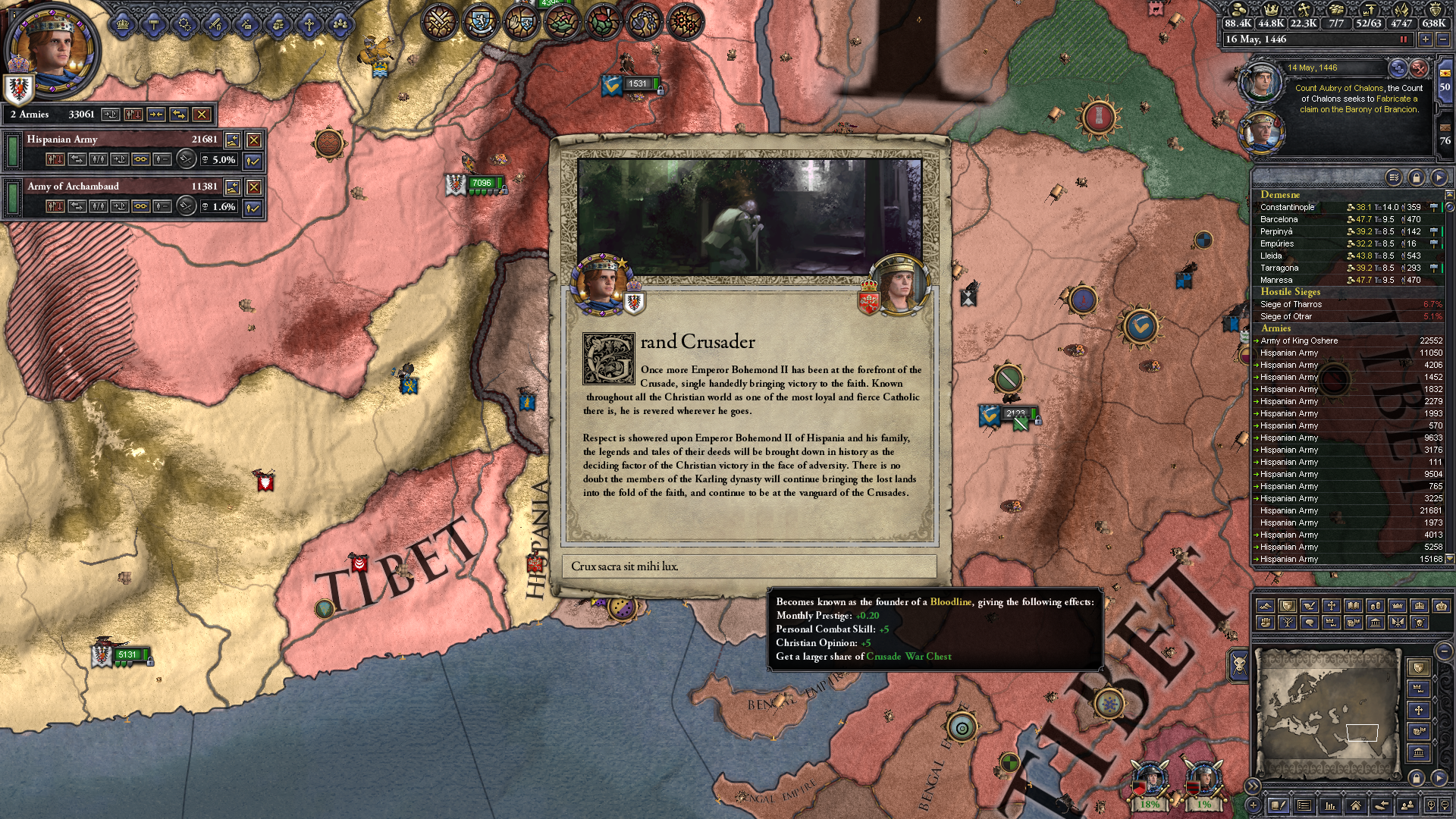Increase game speed with plus button

point(1426,39)
